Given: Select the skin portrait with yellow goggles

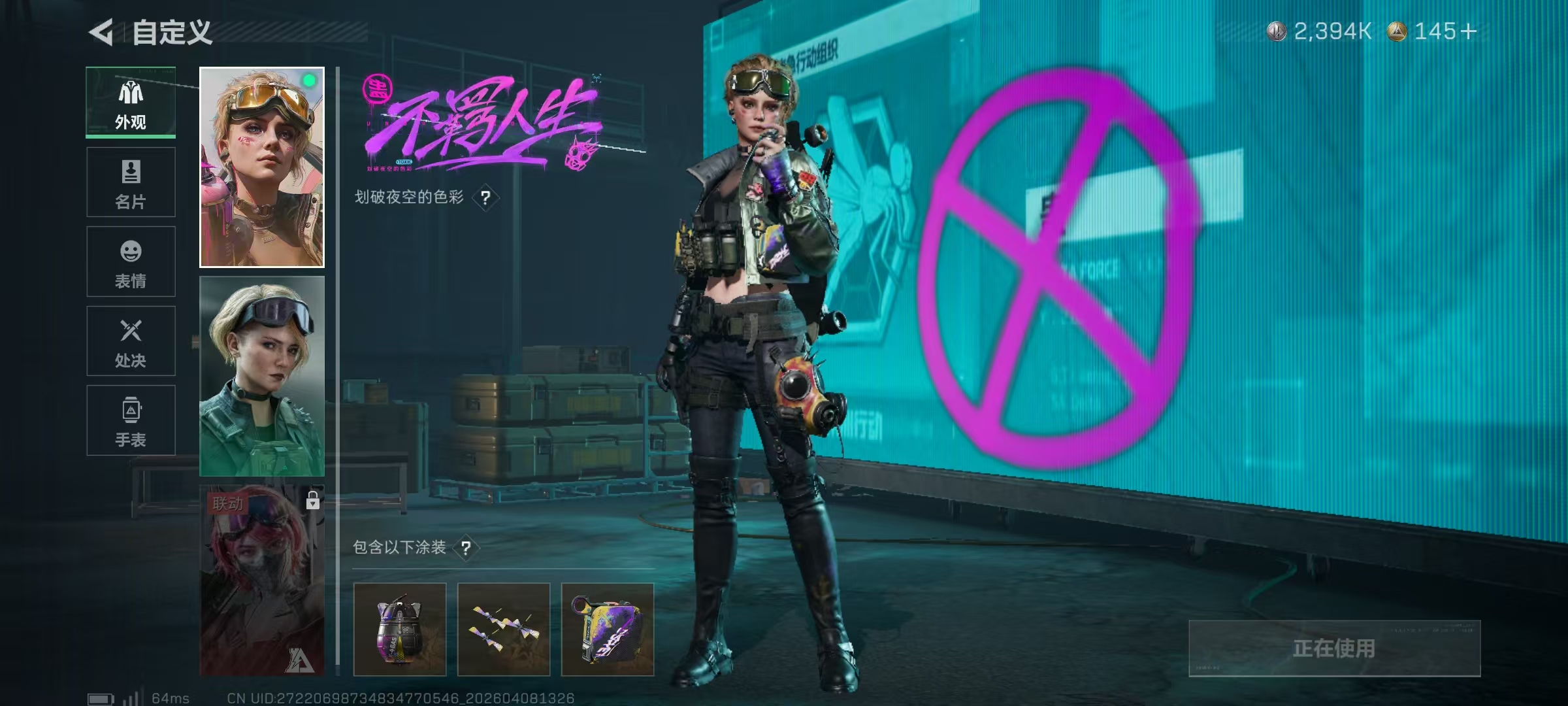Looking at the screenshot, I should click(x=261, y=167).
